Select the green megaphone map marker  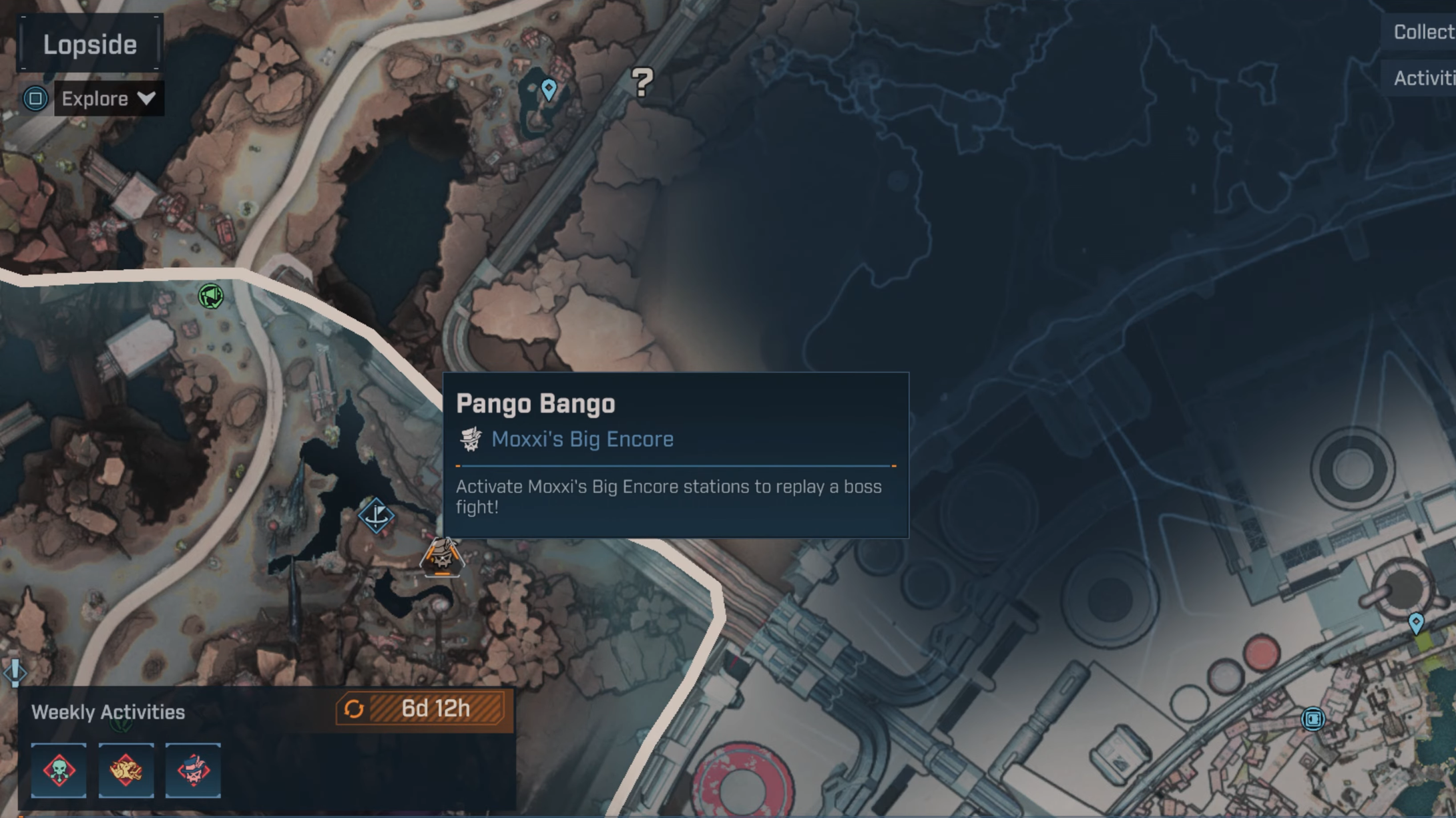pyautogui.click(x=211, y=296)
